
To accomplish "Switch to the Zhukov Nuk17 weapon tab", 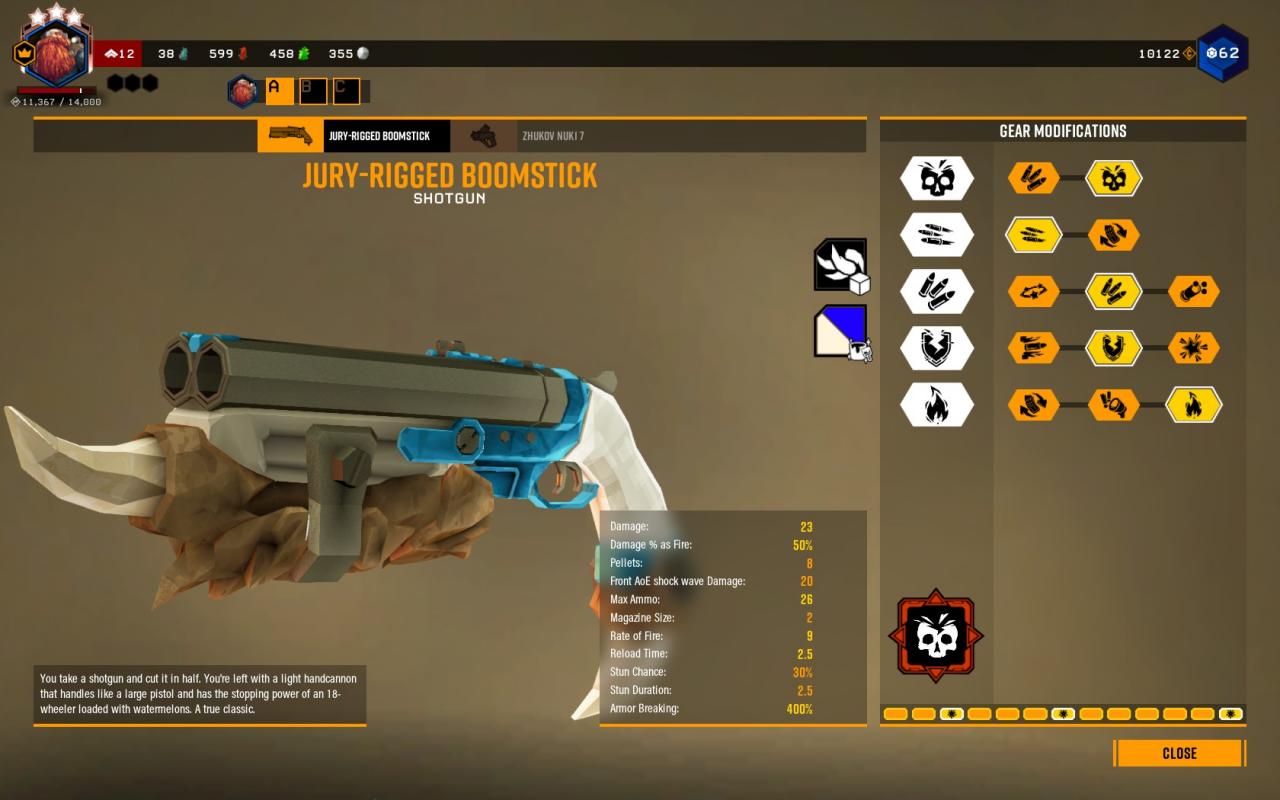I will click(x=552, y=136).
